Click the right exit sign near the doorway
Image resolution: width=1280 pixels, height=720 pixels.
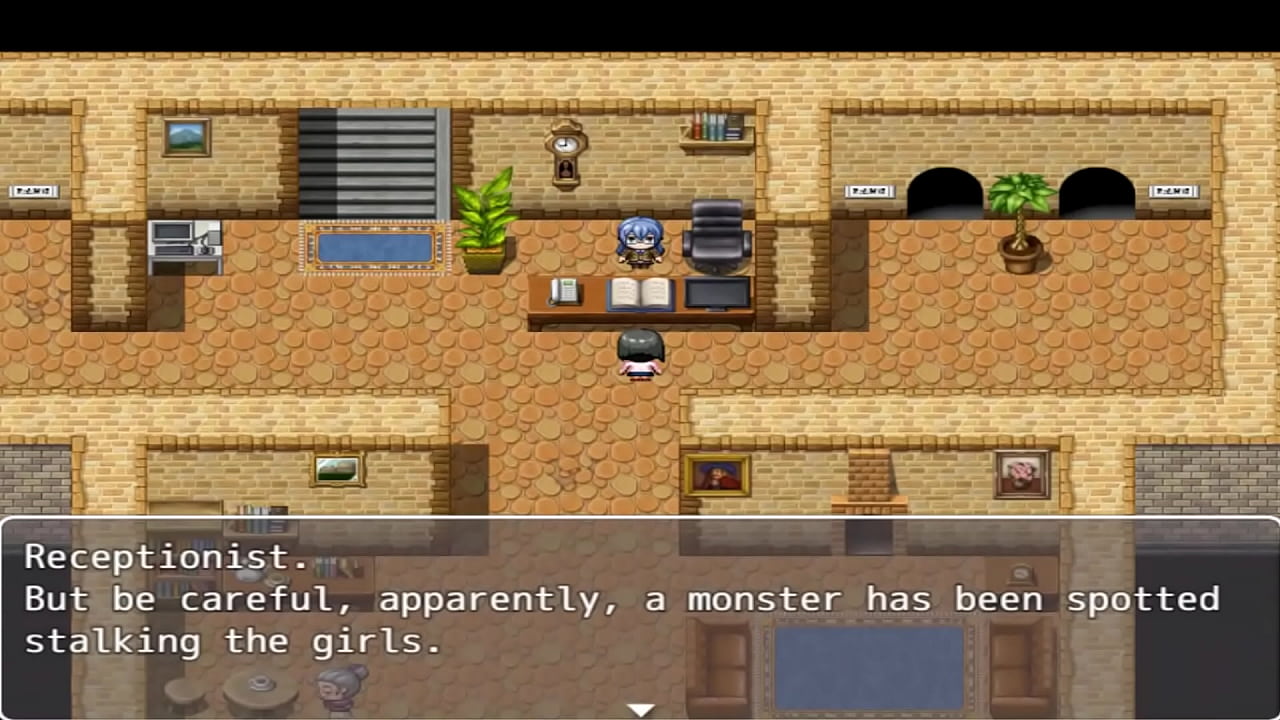pos(1173,190)
